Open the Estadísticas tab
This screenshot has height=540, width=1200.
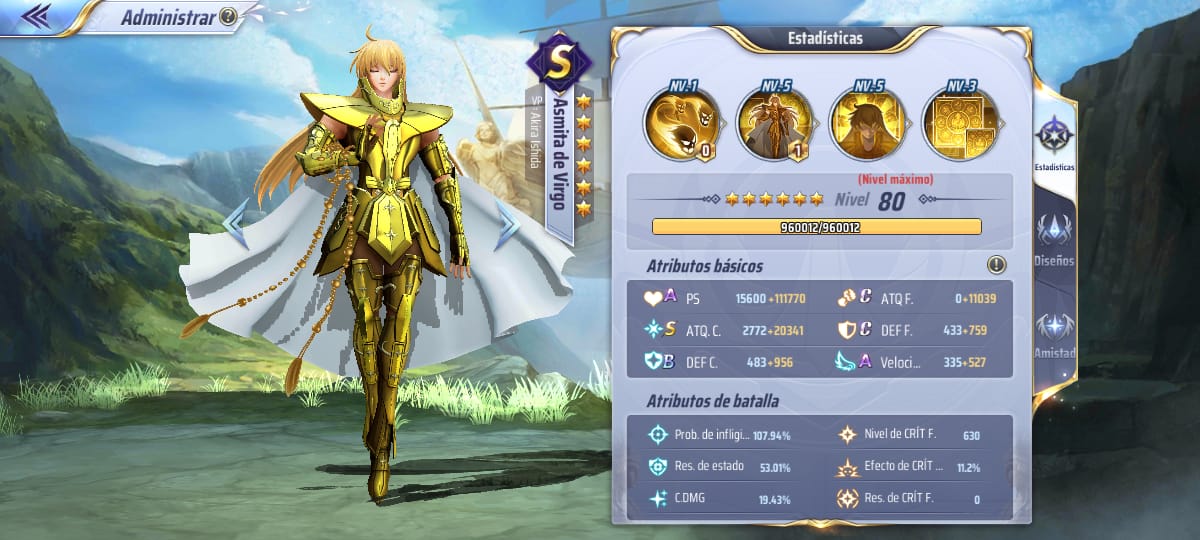1054,140
